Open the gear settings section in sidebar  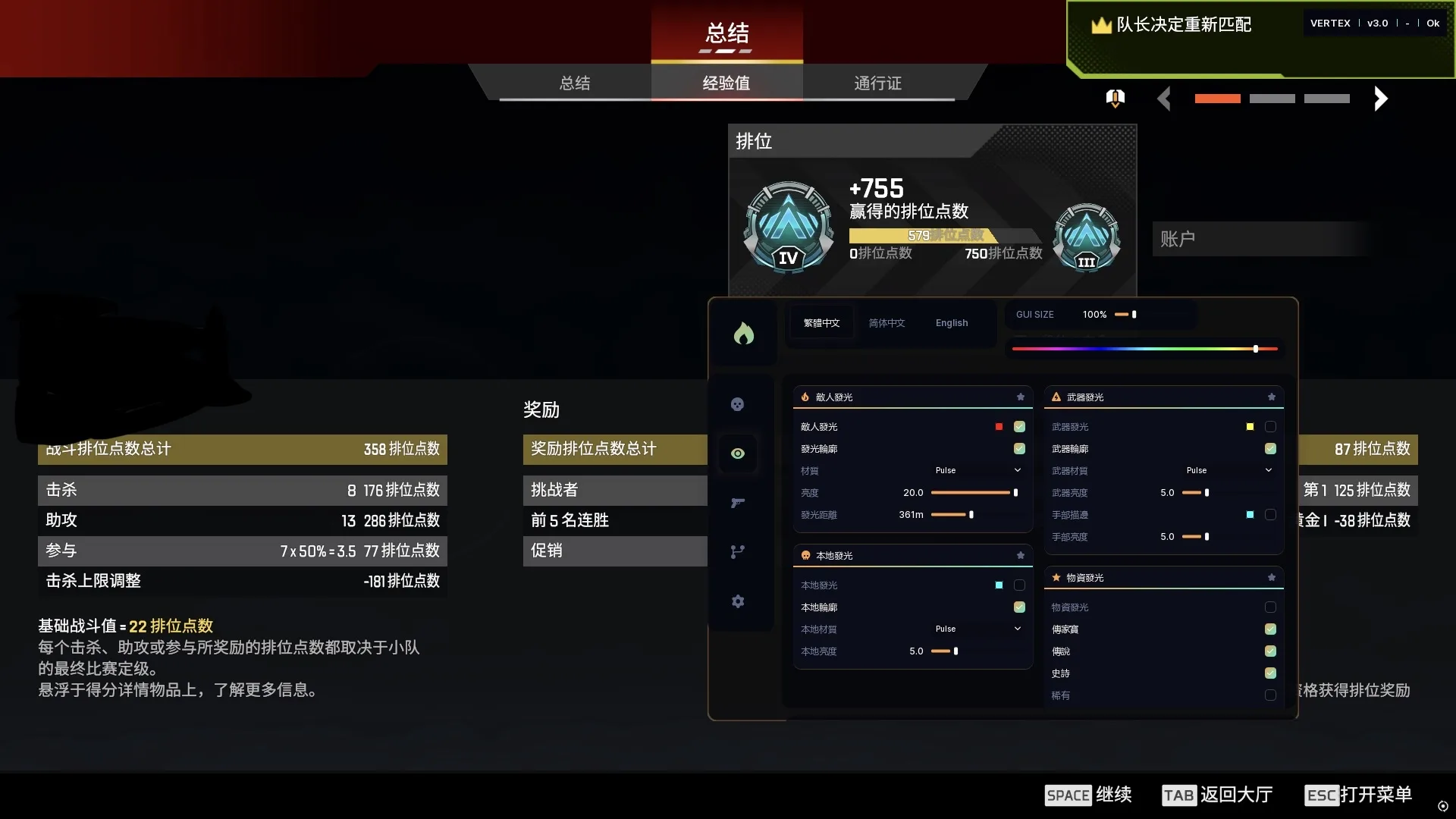pyautogui.click(x=737, y=601)
